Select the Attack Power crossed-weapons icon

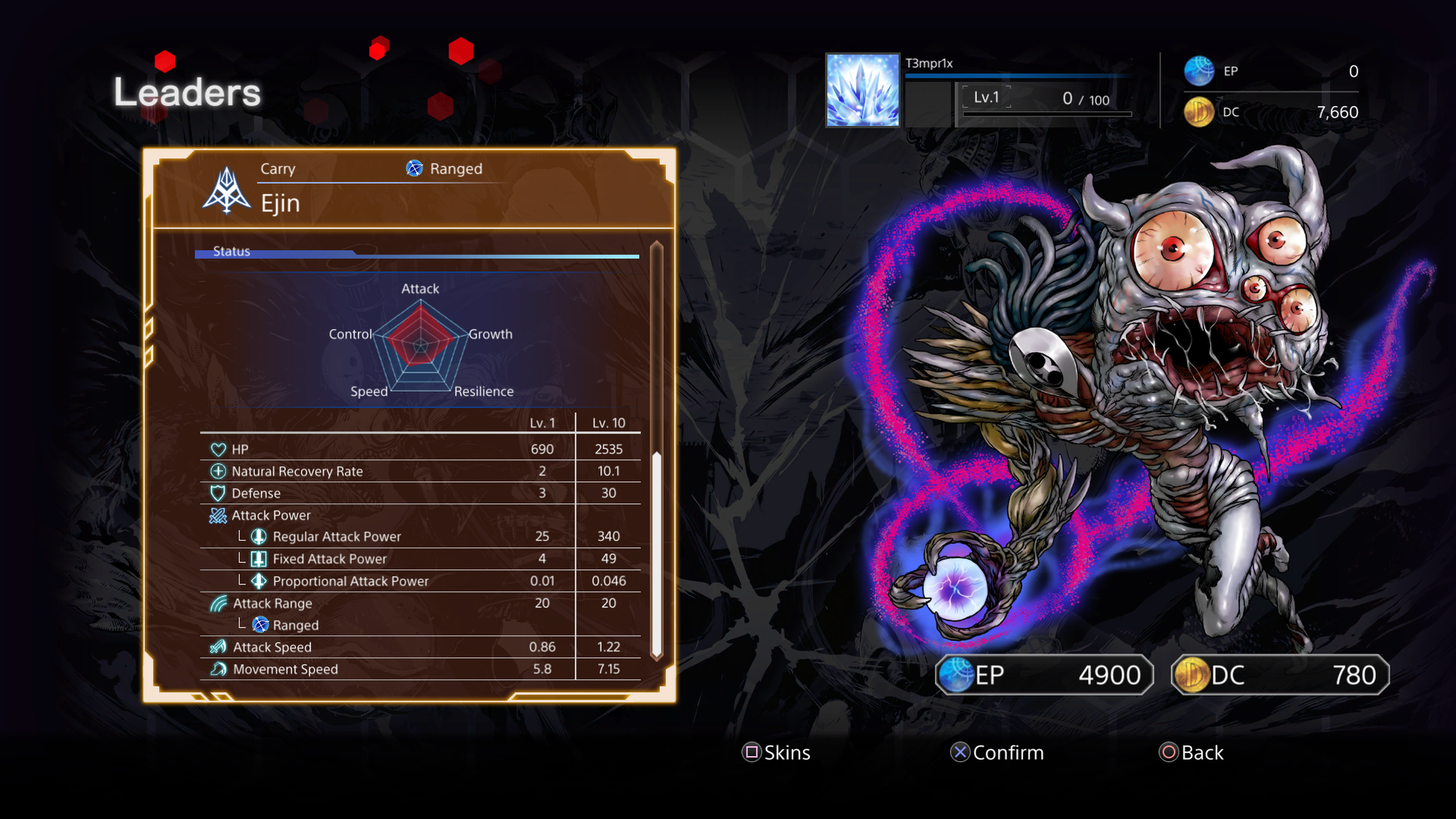click(x=218, y=515)
